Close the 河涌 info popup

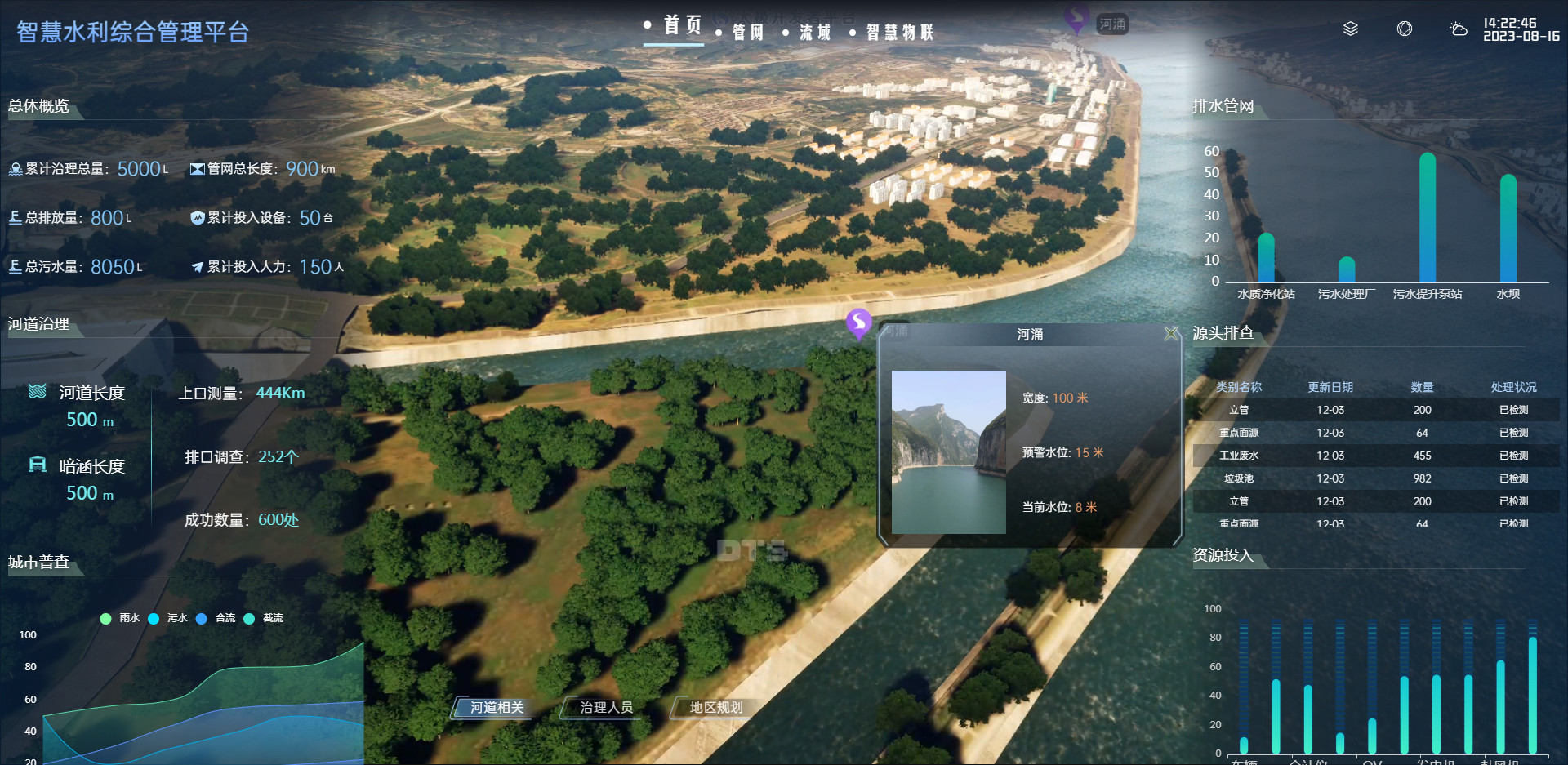click(x=1171, y=333)
